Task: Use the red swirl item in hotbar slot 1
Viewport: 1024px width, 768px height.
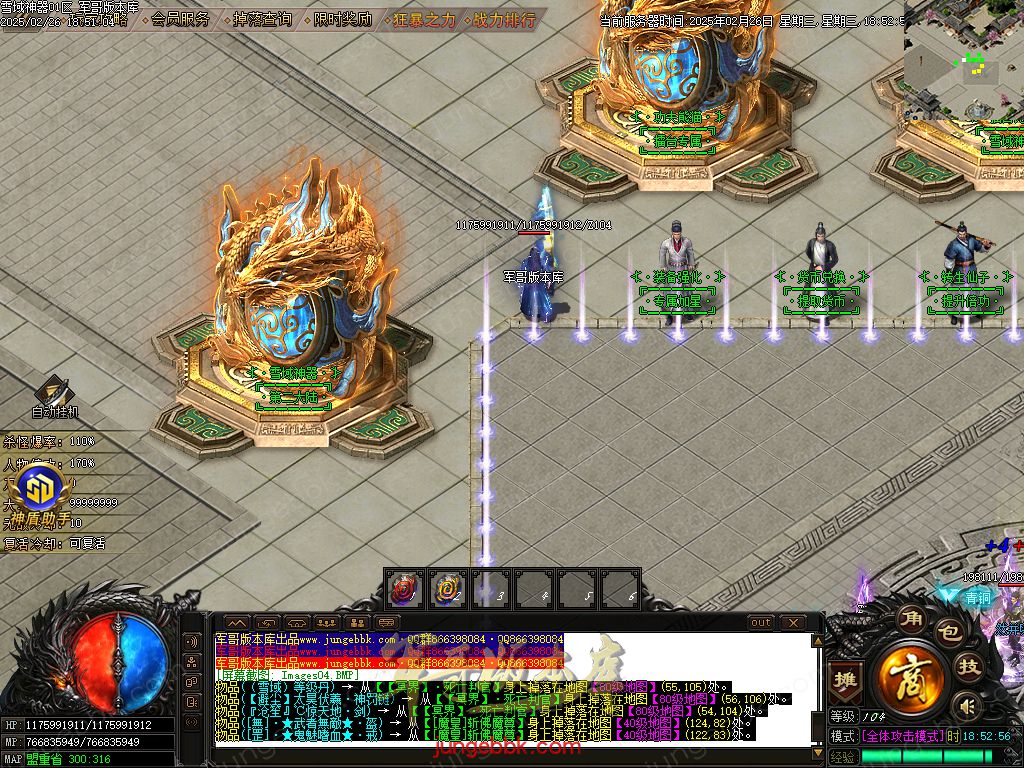Action: (x=403, y=589)
